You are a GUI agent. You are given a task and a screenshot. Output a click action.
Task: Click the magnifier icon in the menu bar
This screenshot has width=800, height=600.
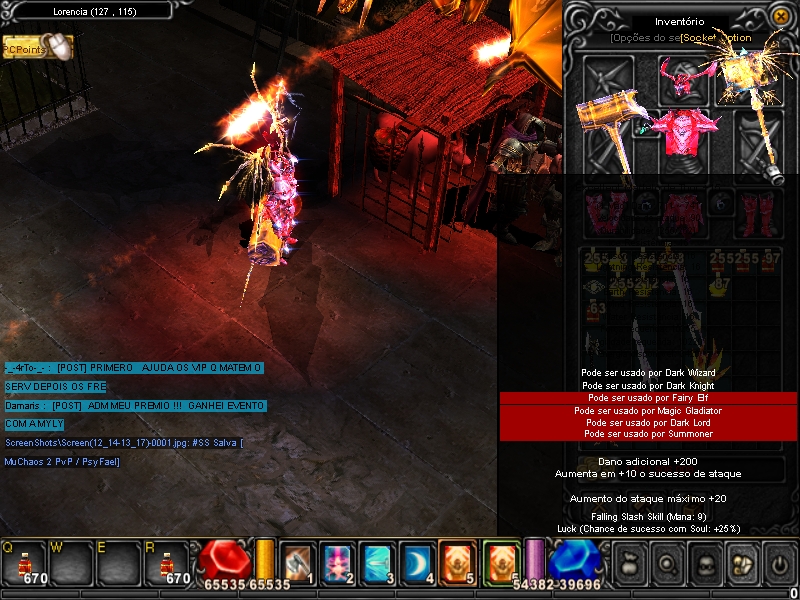[x=667, y=566]
